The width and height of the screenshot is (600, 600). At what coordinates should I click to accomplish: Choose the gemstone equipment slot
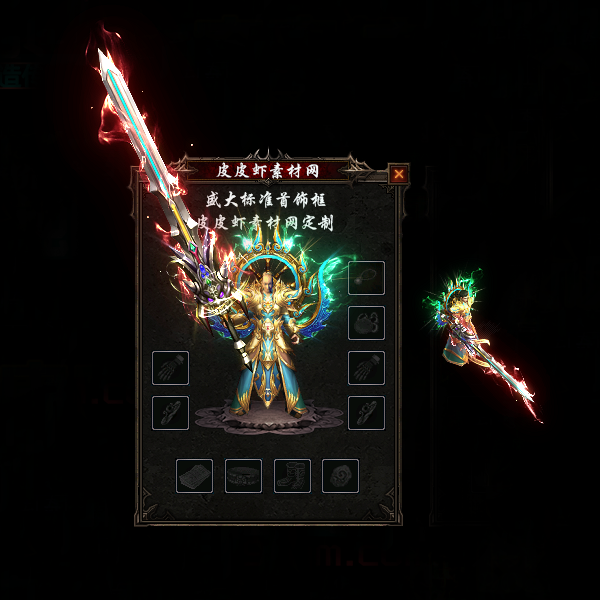point(340,476)
